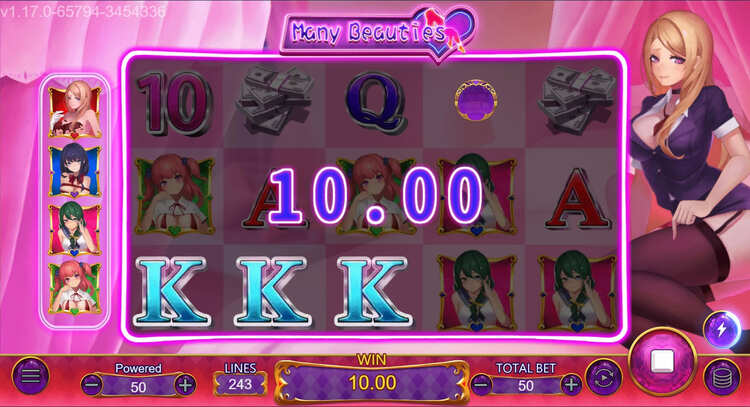
Task: Open the hamburger menu
Action: [x=30, y=376]
